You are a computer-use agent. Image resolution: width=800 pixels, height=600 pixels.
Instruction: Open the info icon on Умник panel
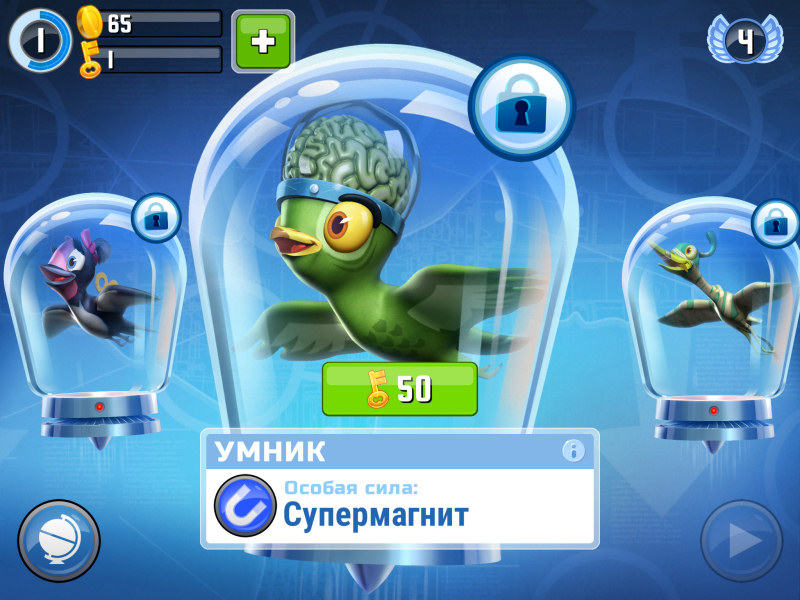click(x=573, y=451)
